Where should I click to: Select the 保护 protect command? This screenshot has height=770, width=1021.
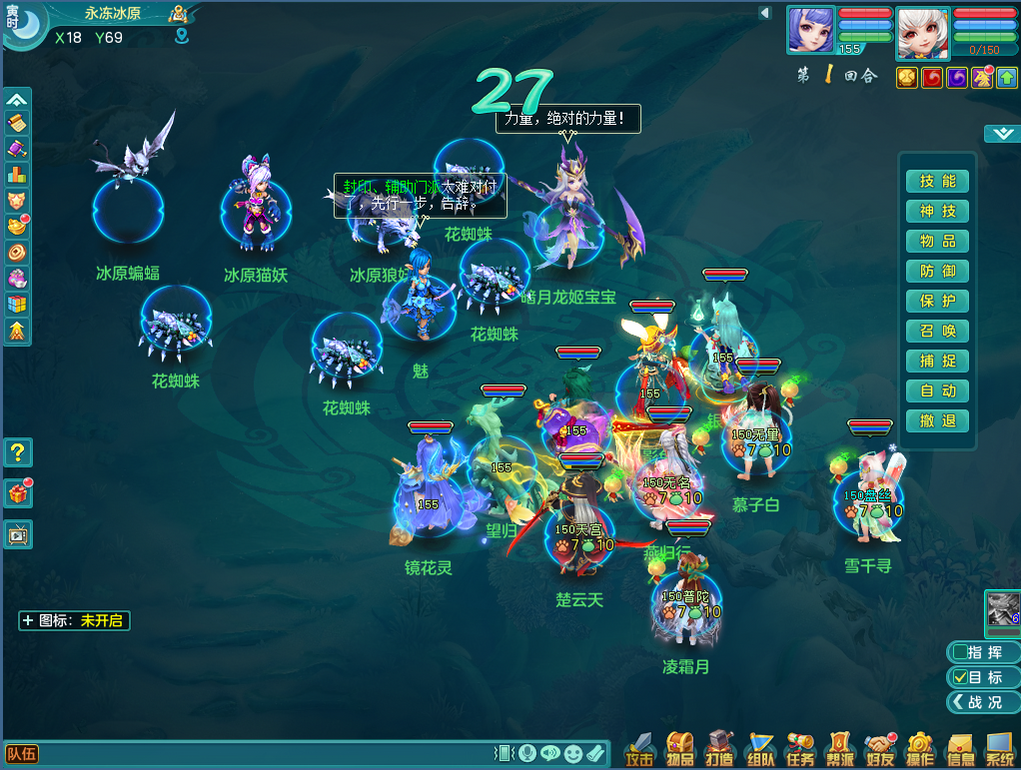pyautogui.click(x=938, y=301)
